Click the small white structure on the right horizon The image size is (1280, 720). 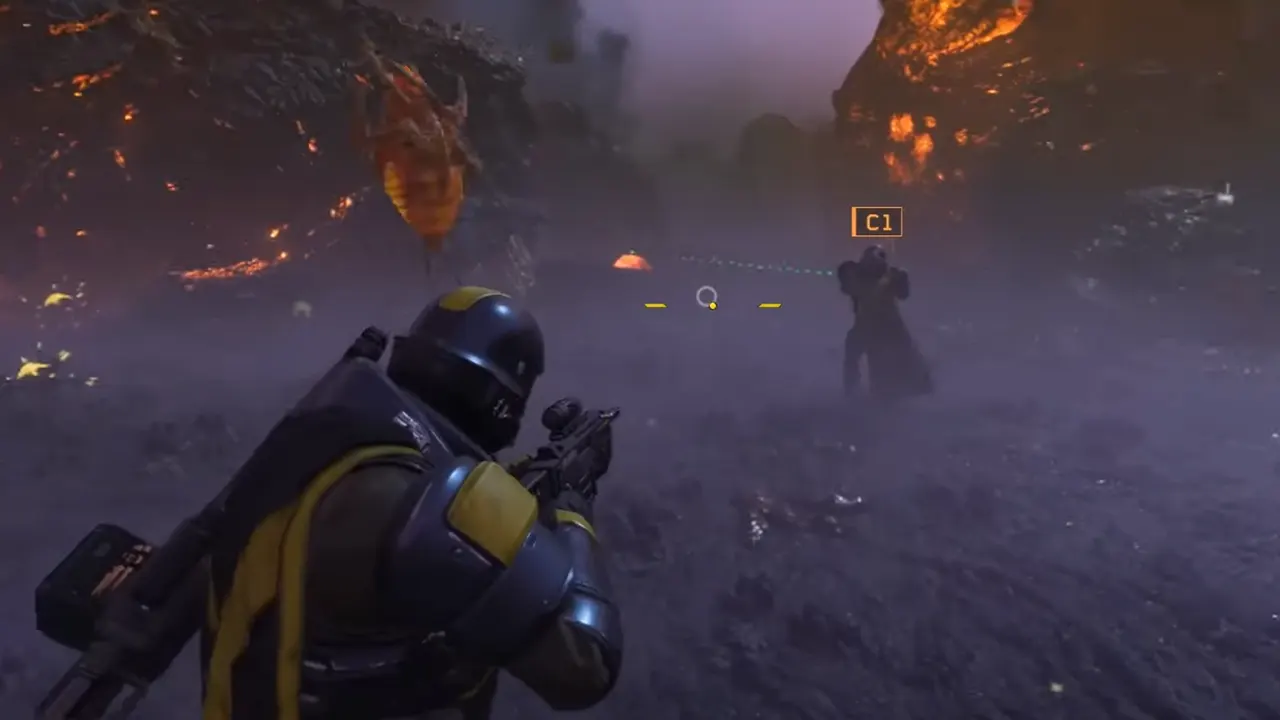click(x=1225, y=197)
